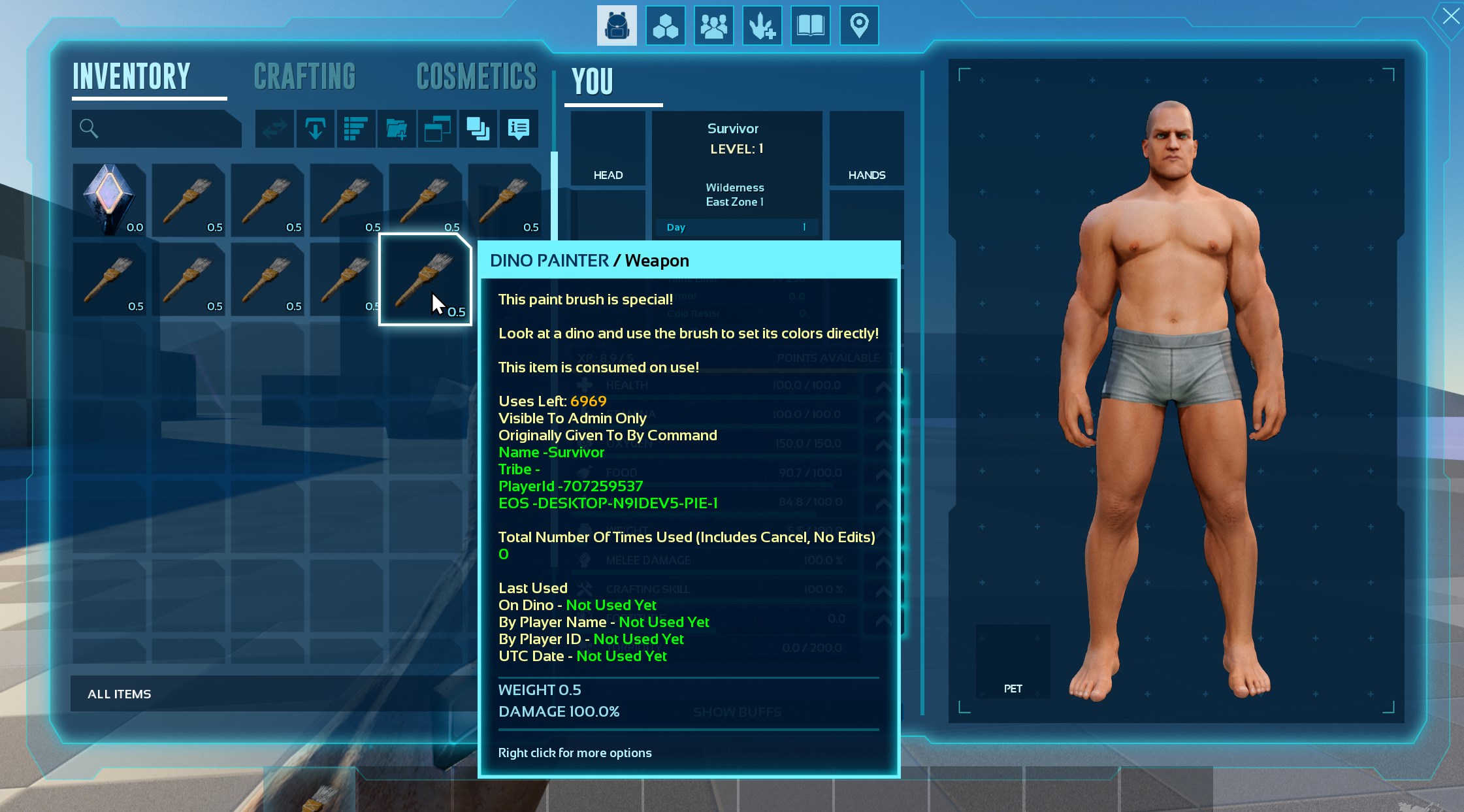Click the inventory search field
This screenshot has width=1464, height=812.
(157, 128)
